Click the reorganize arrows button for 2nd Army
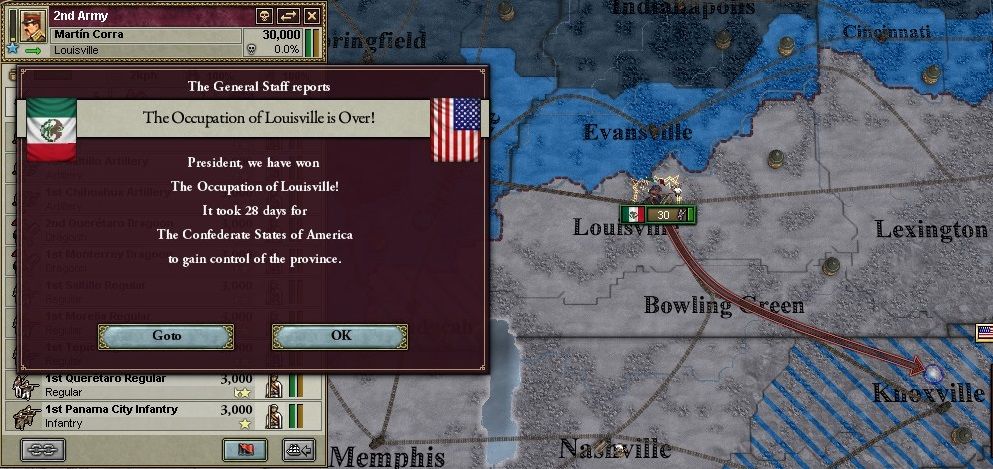The width and height of the screenshot is (993, 469). [x=288, y=16]
